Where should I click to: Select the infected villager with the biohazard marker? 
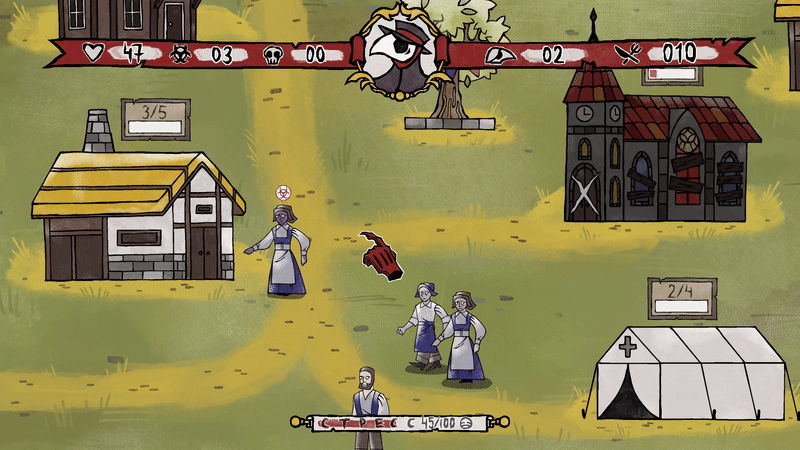tap(283, 250)
